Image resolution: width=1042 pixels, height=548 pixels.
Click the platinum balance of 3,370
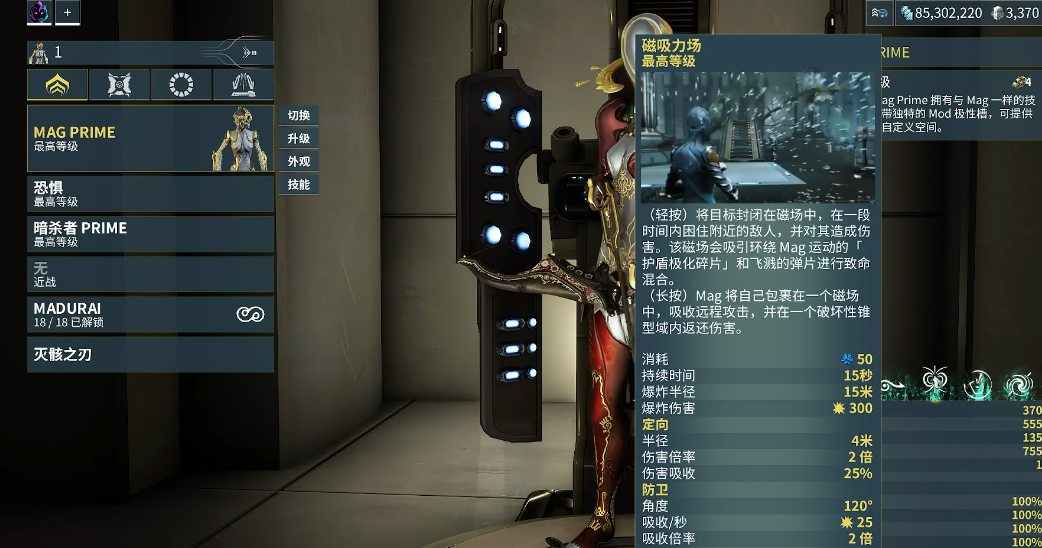pos(1014,13)
